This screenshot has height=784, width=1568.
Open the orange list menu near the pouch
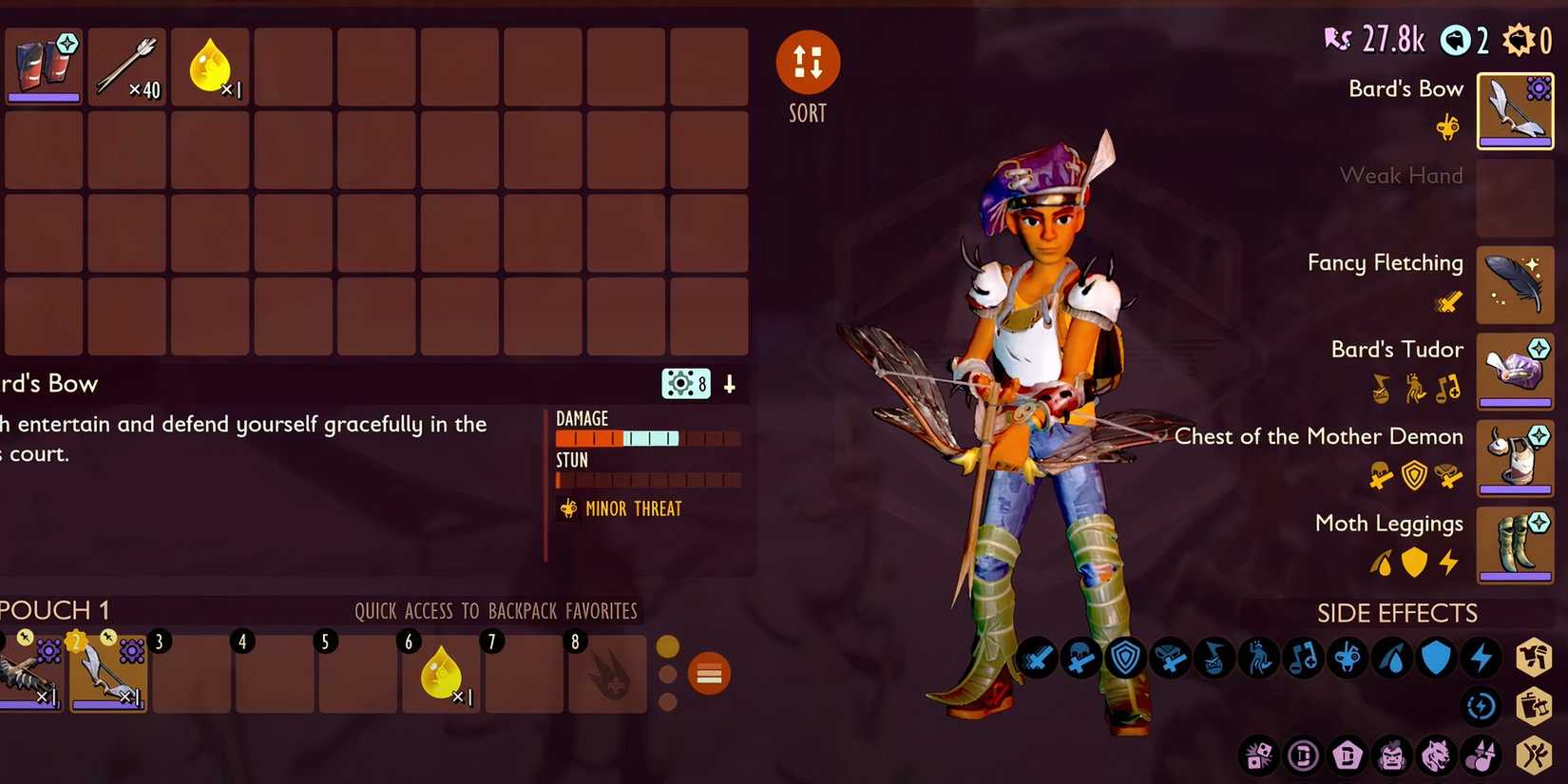709,673
